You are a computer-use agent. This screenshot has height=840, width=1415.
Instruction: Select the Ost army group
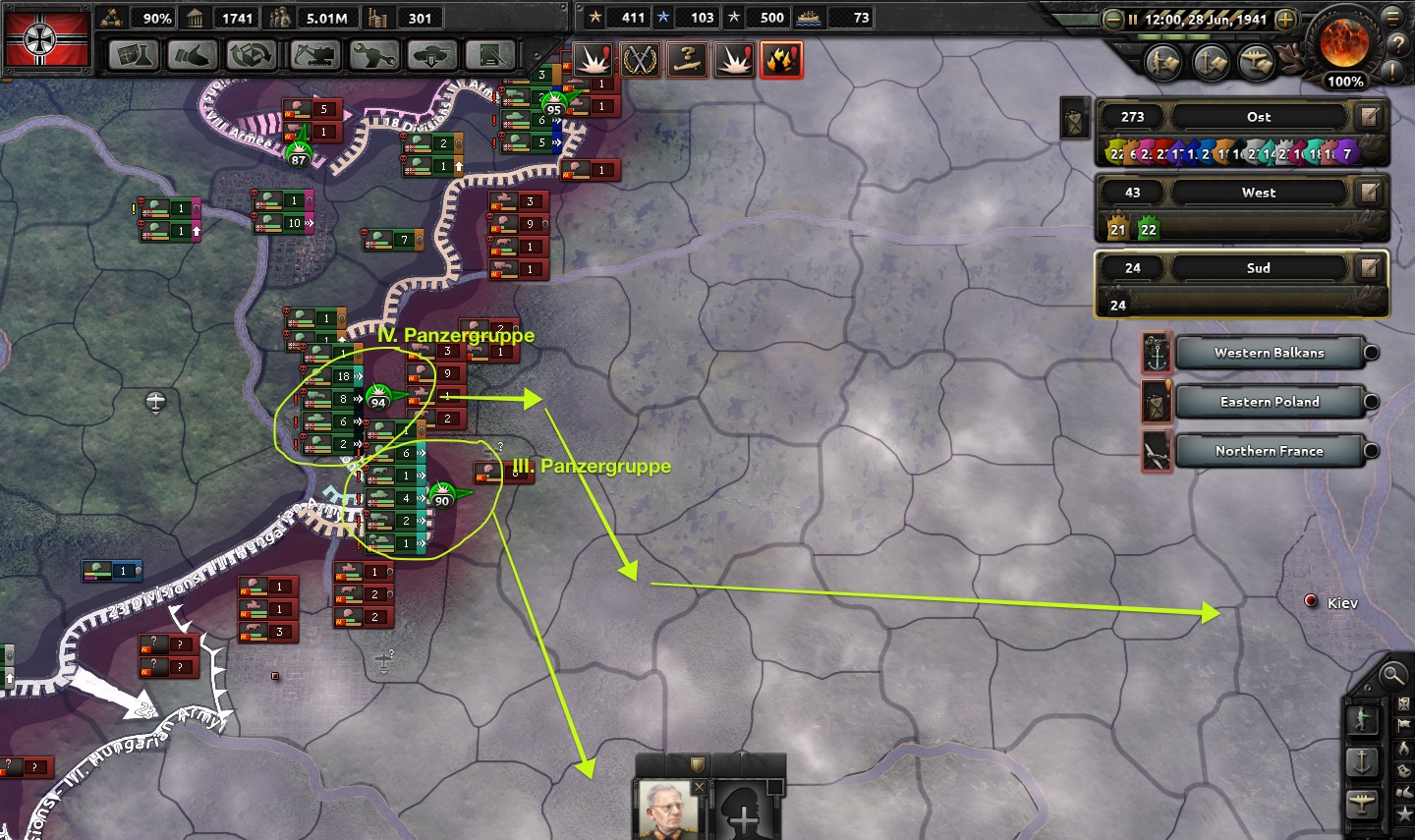coord(1258,117)
